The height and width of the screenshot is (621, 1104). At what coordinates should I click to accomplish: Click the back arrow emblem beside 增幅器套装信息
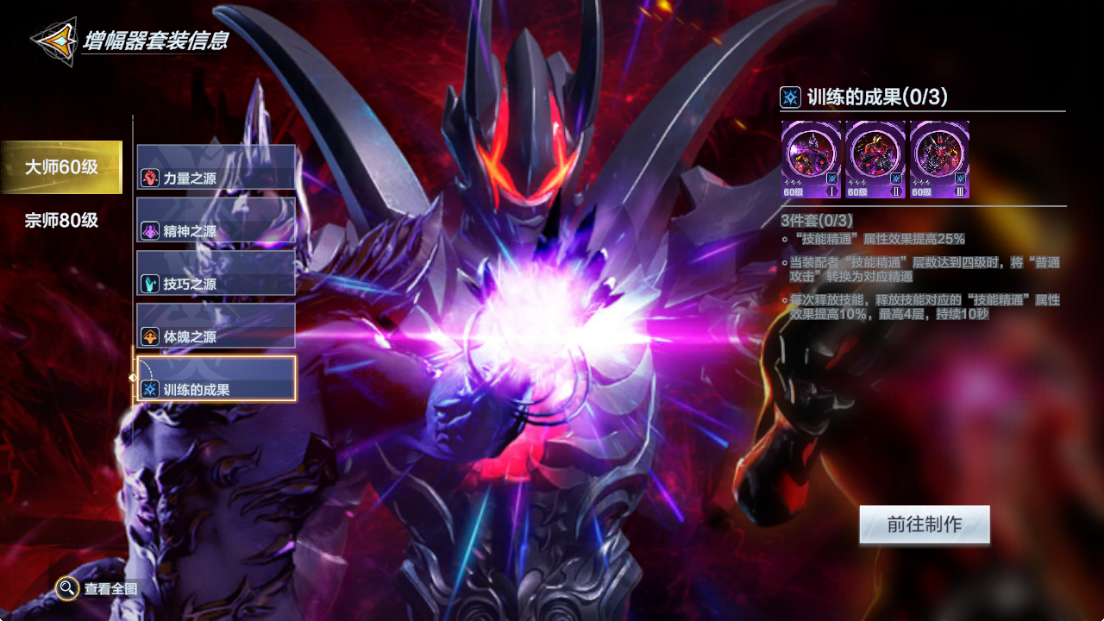pos(53,42)
